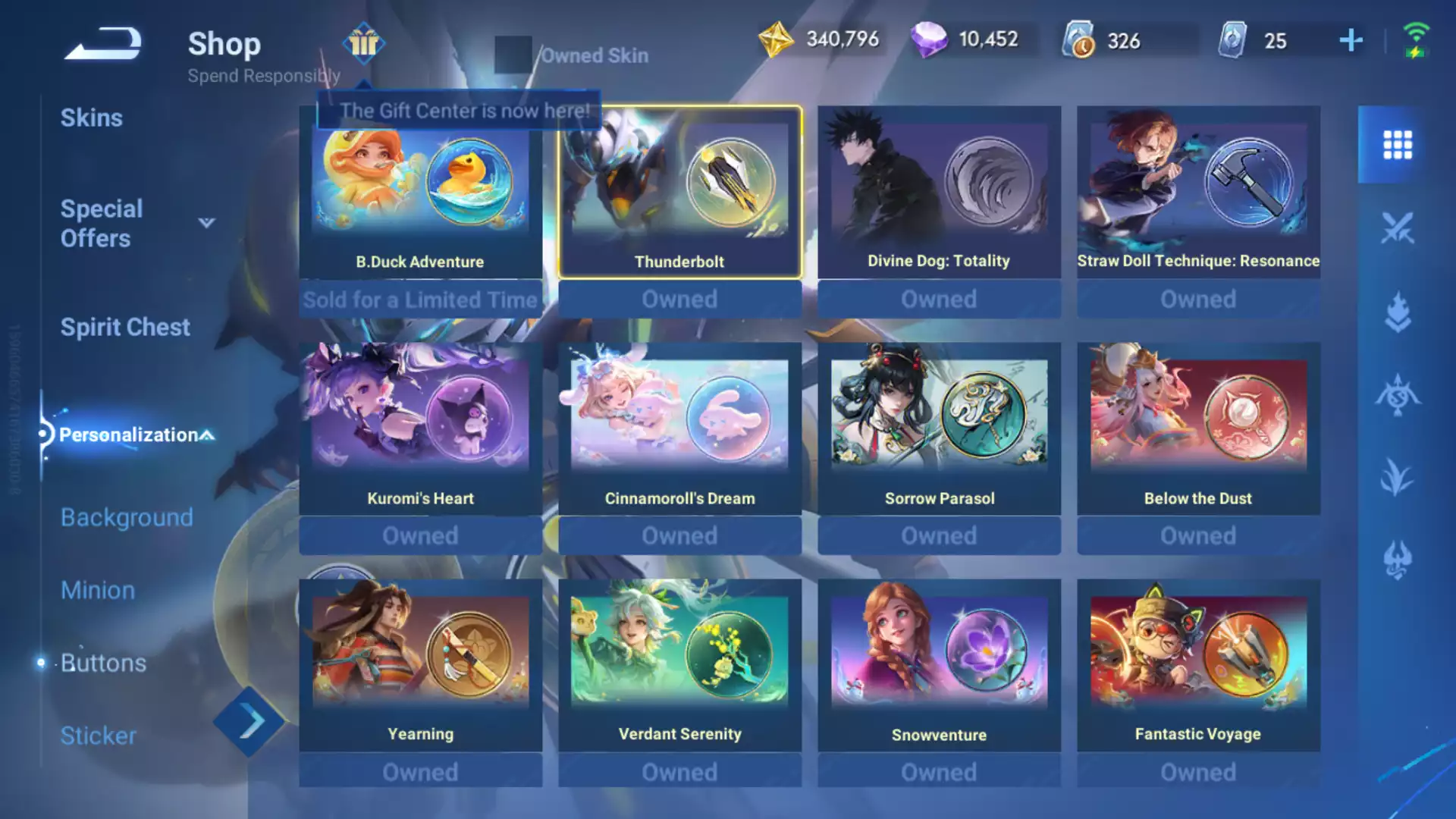The width and height of the screenshot is (1456, 819).
Task: Open the Gift Center icon
Action: 364,43
